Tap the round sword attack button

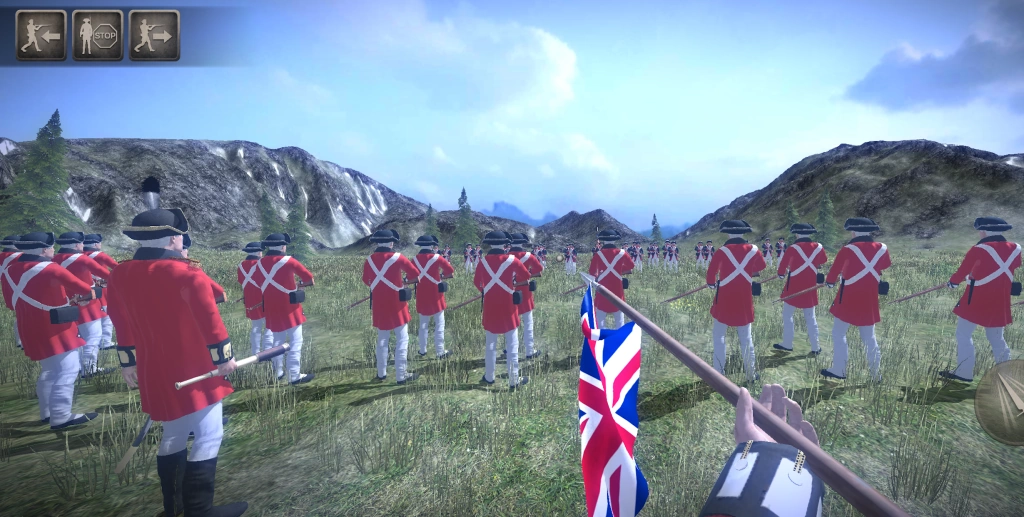(x=1003, y=402)
